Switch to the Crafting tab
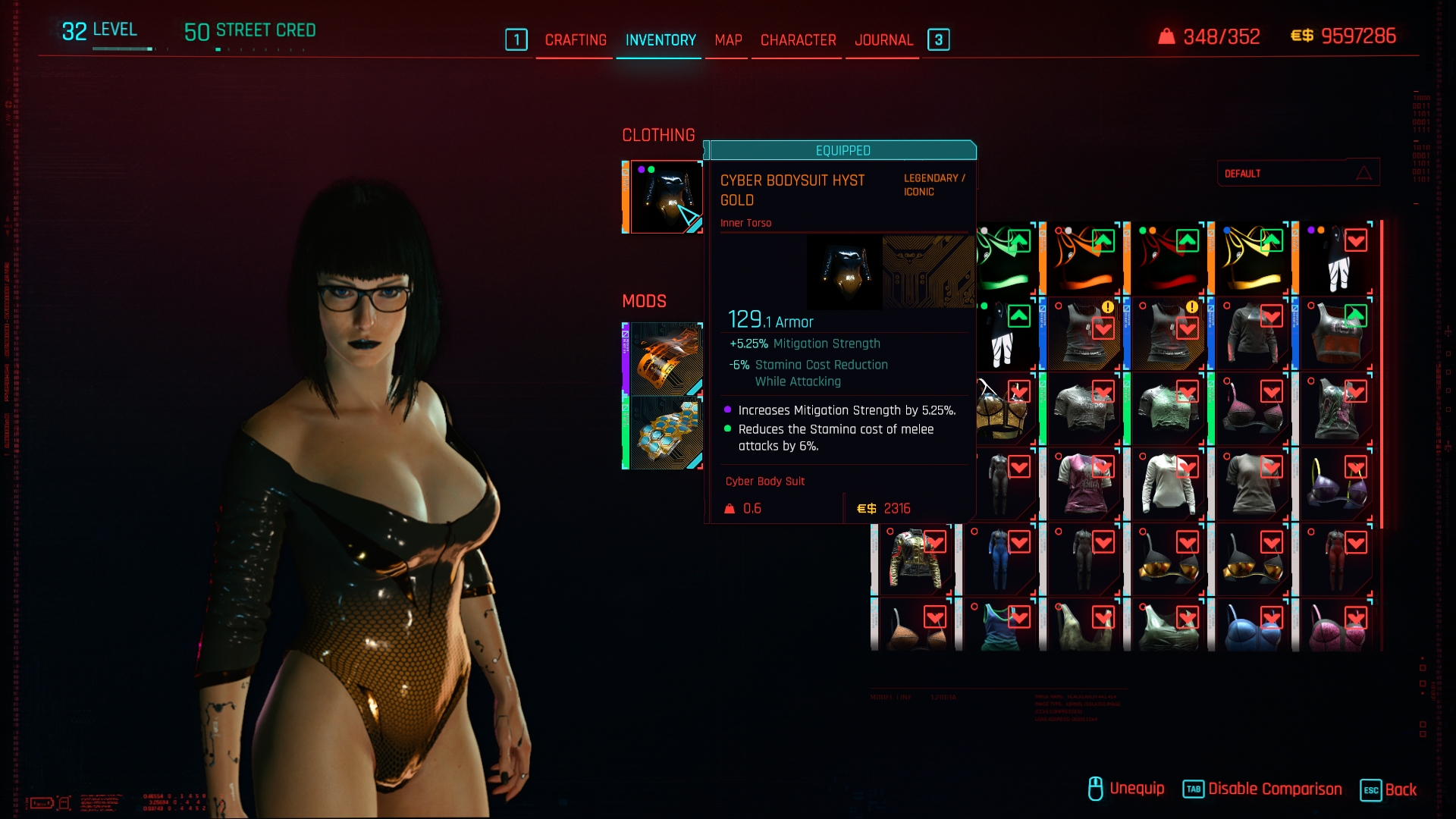 pyautogui.click(x=575, y=40)
